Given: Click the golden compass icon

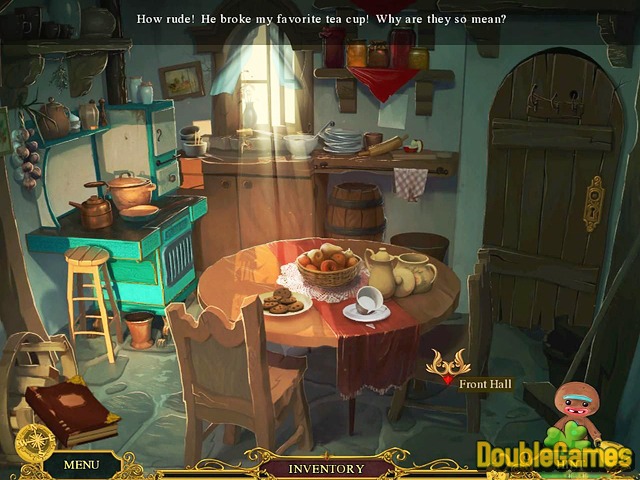Looking at the screenshot, I should tap(34, 441).
